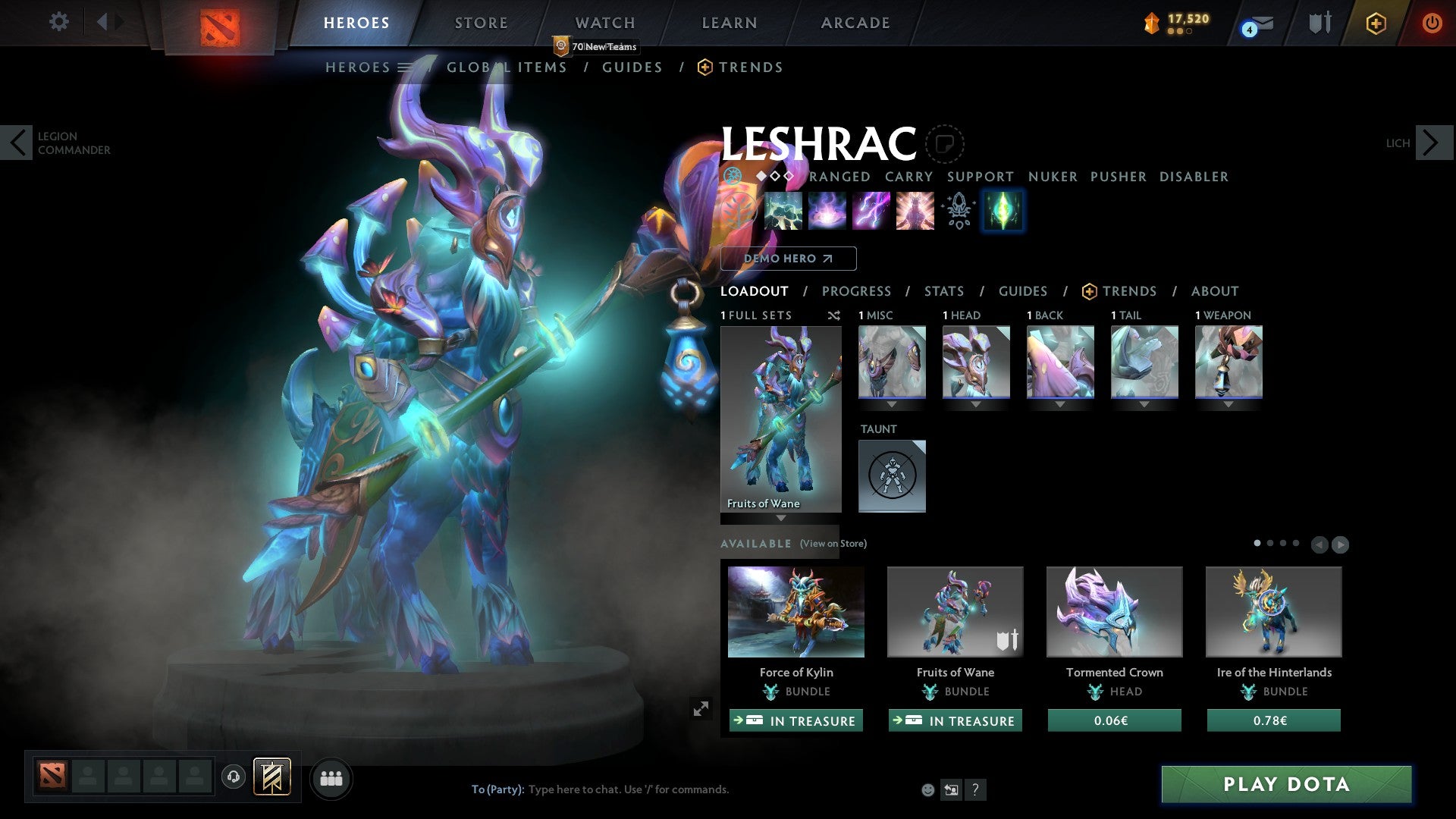
Task: Click the DEMO HERO button
Action: coord(789,259)
